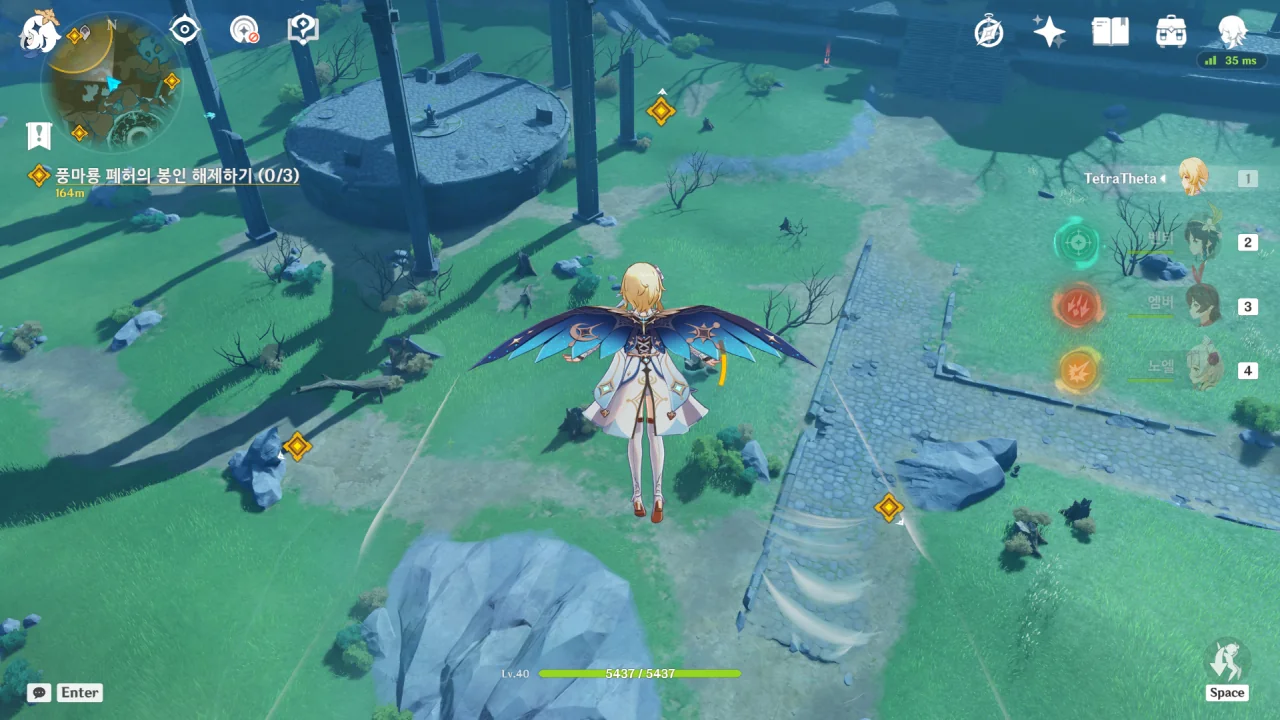Image resolution: width=1280 pixels, height=720 pixels.
Task: Activate the green anemo burst icon
Action: [x=1077, y=243]
